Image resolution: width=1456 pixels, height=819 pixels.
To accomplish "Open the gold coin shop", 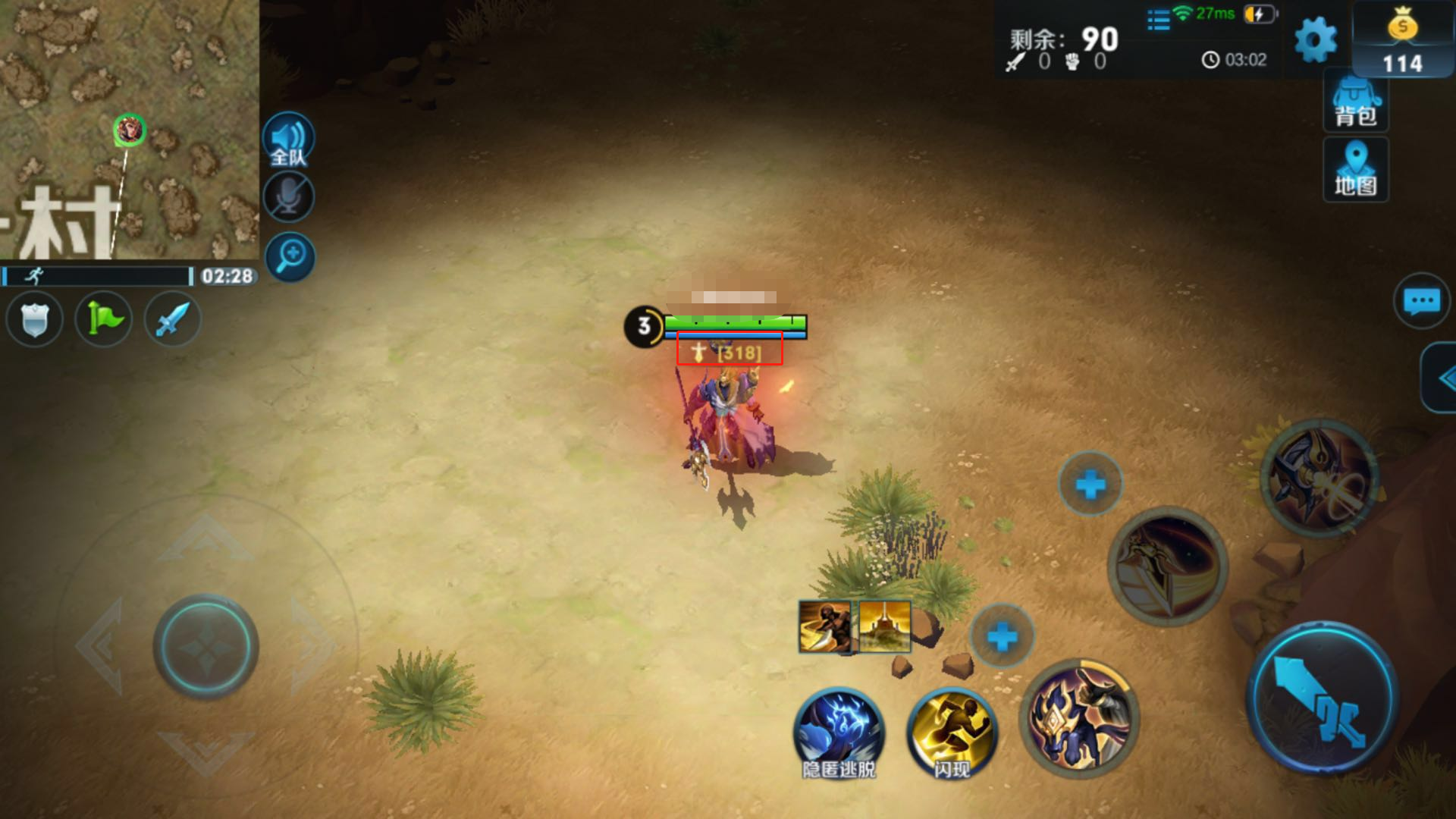I will click(1402, 38).
